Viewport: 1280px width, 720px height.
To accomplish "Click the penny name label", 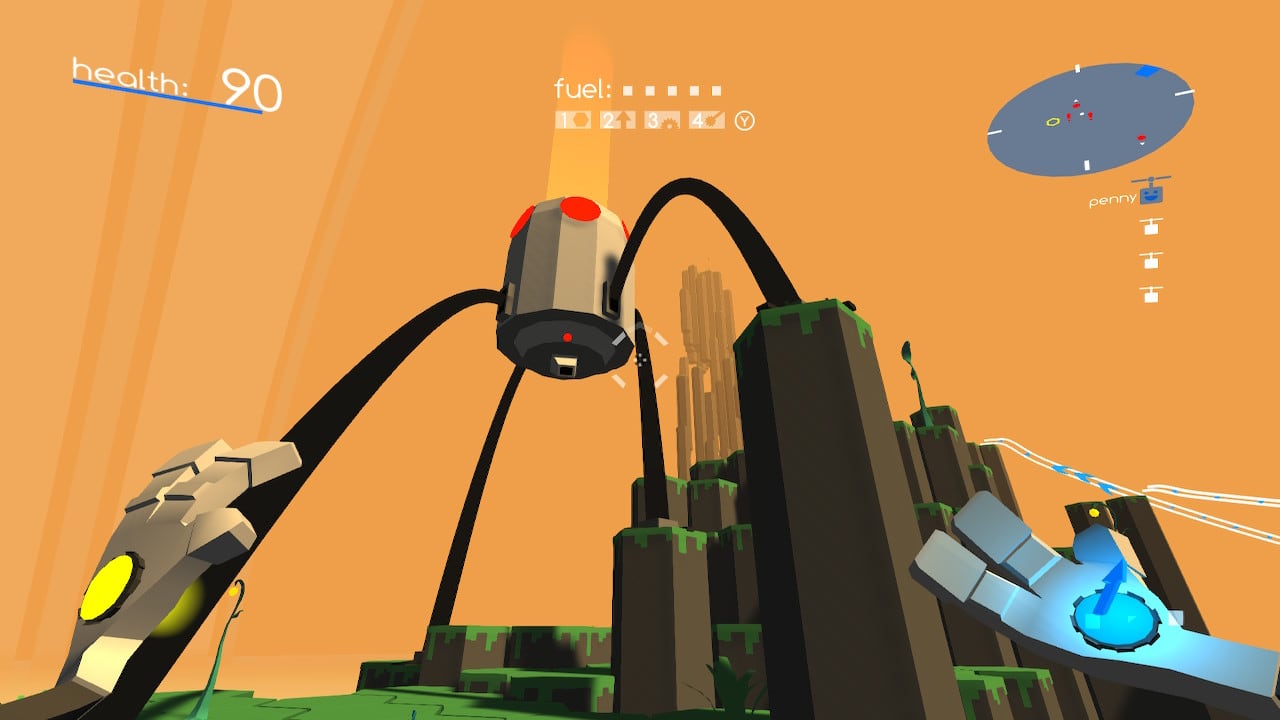I will pos(1111,200).
